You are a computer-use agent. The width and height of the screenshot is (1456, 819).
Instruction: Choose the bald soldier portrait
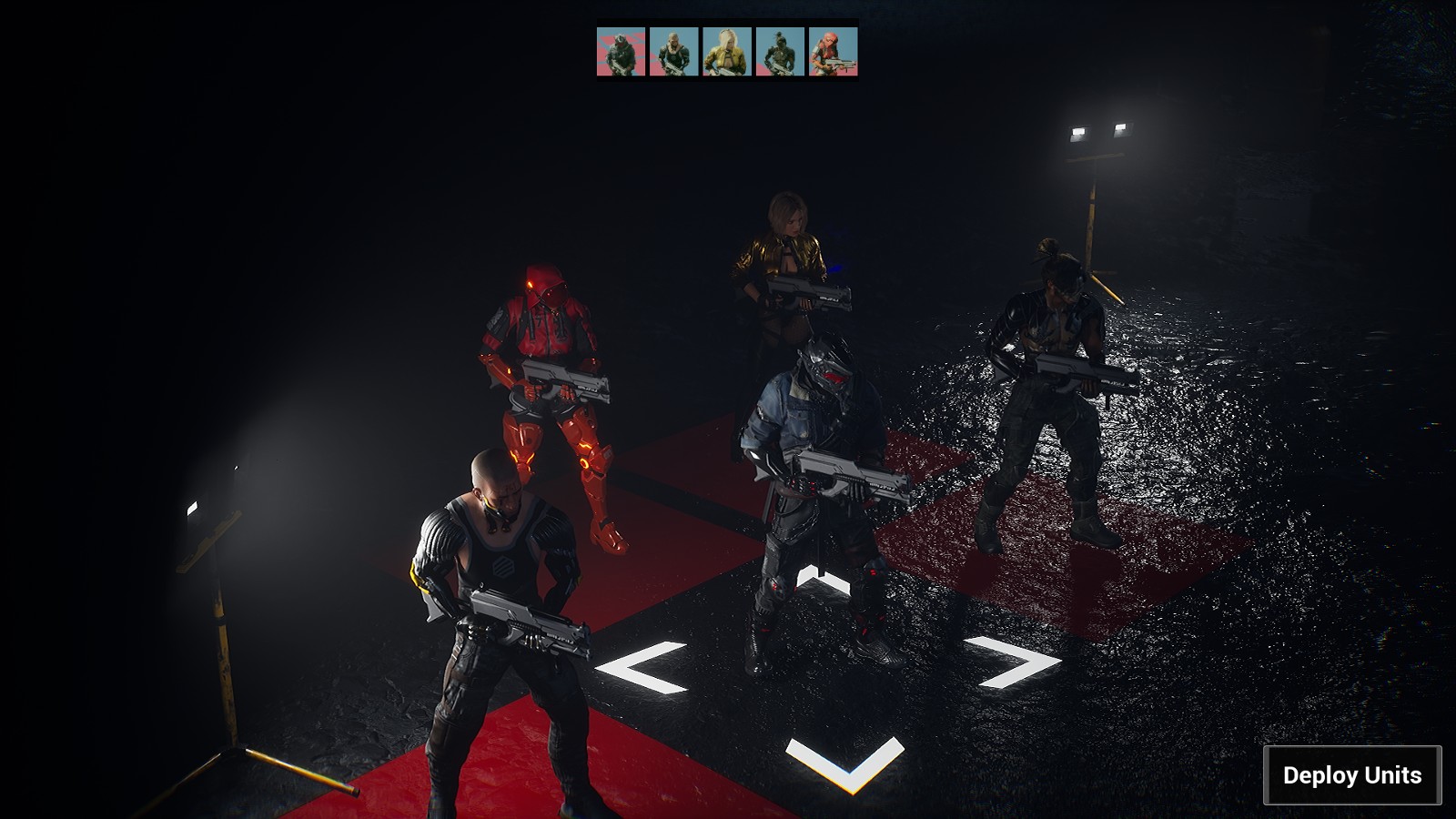[x=673, y=52]
